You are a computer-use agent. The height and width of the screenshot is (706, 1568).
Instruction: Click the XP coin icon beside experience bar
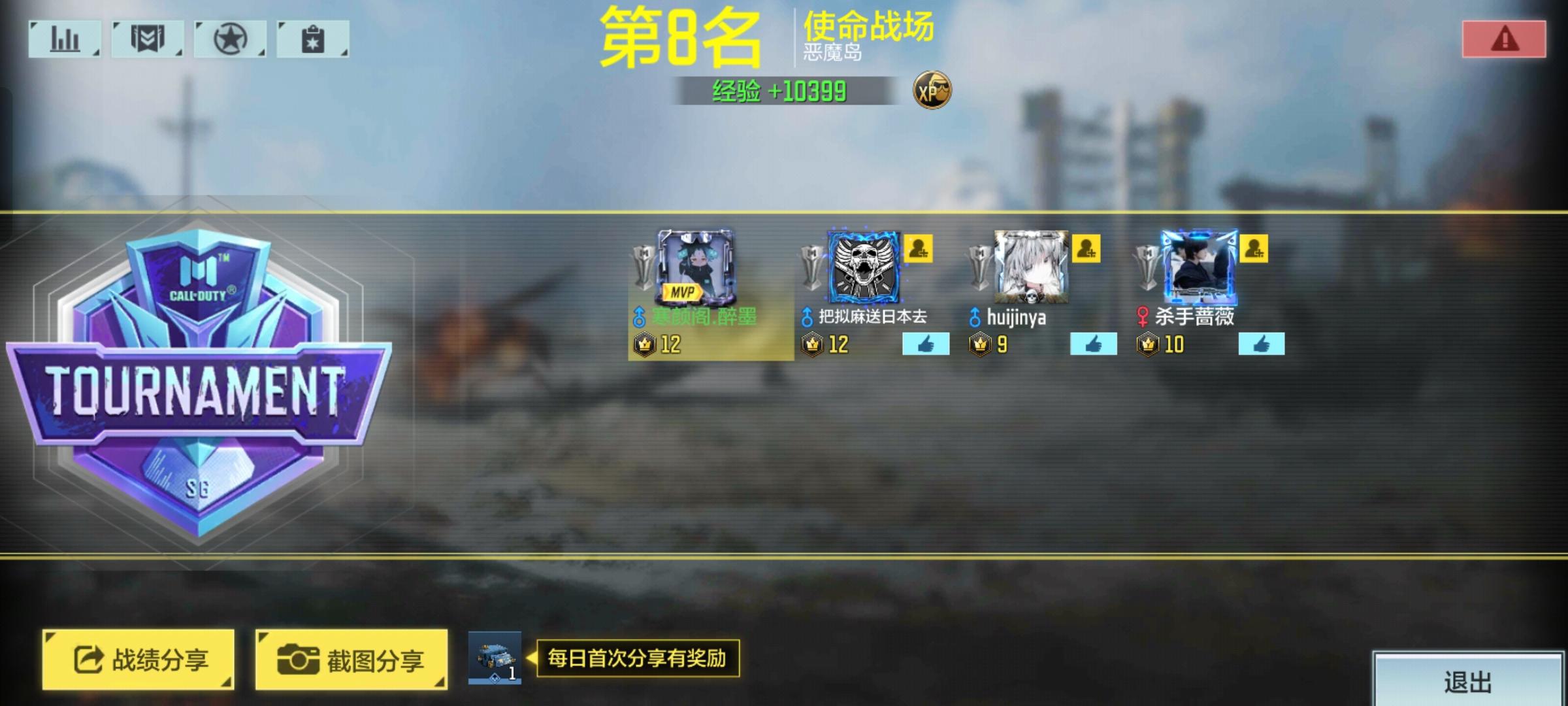pos(932,92)
